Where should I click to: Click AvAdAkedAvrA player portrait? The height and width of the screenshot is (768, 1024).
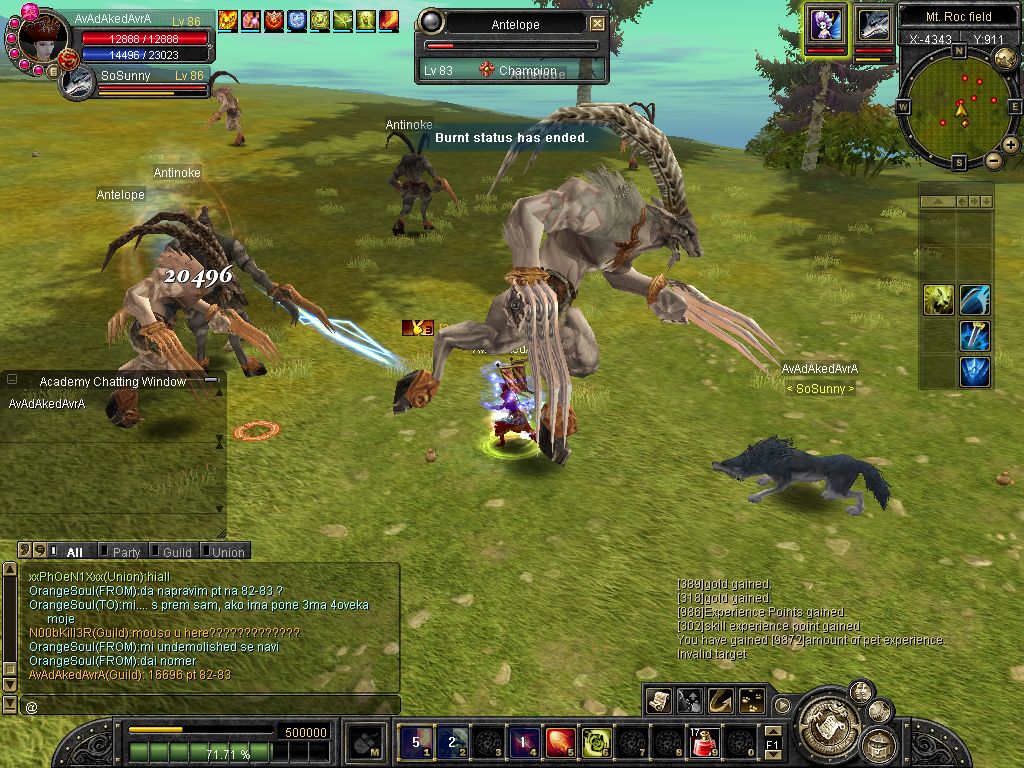click(42, 40)
